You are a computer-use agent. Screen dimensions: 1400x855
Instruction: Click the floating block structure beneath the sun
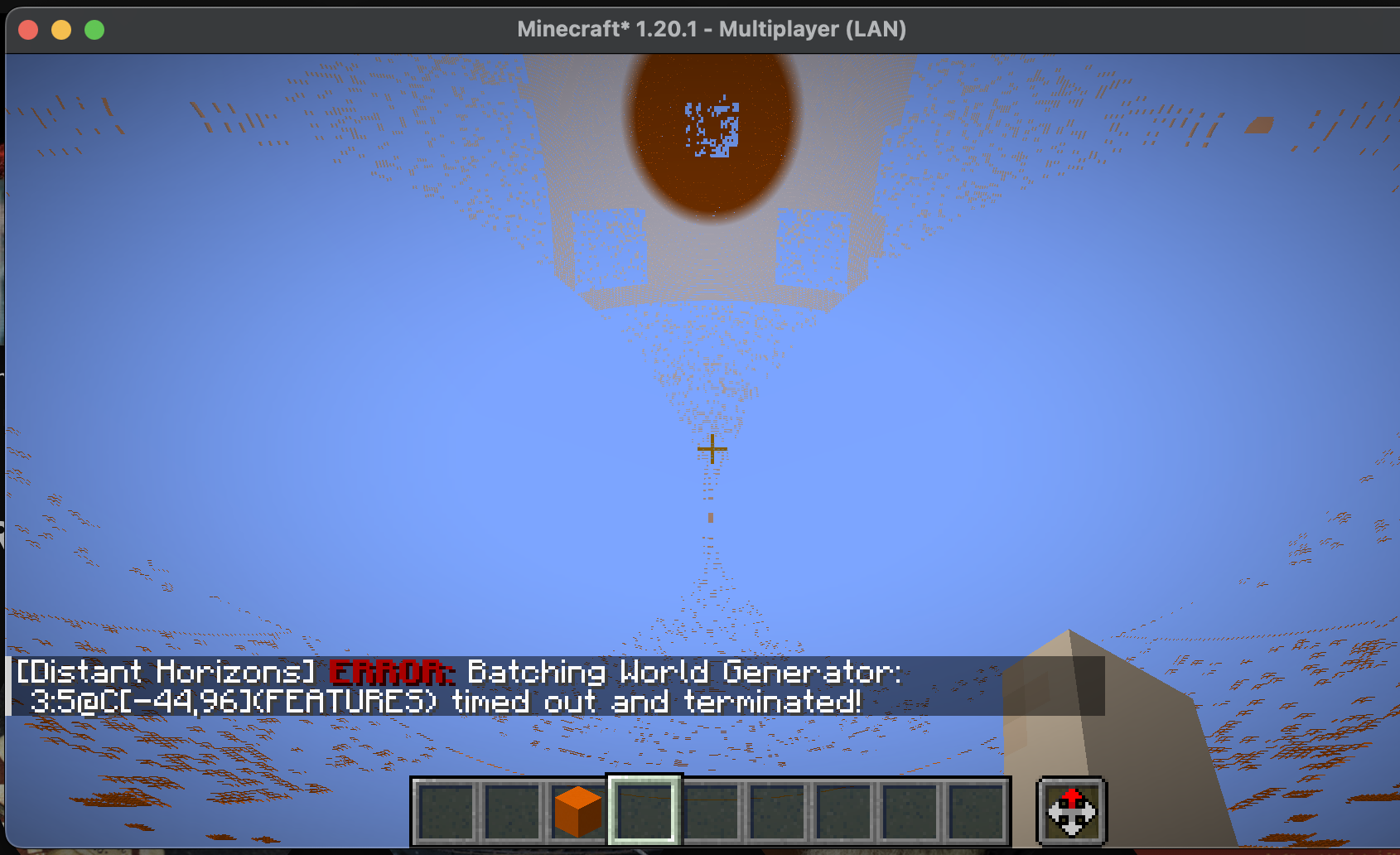[712, 265]
